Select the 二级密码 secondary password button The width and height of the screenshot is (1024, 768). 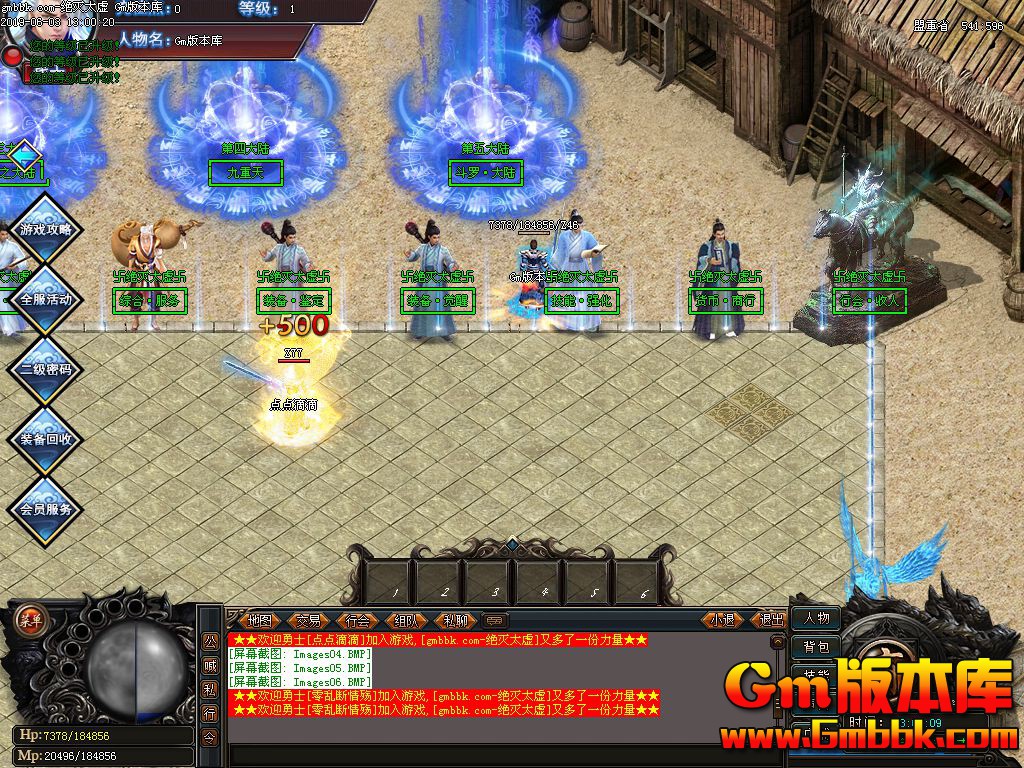pyautogui.click(x=46, y=369)
